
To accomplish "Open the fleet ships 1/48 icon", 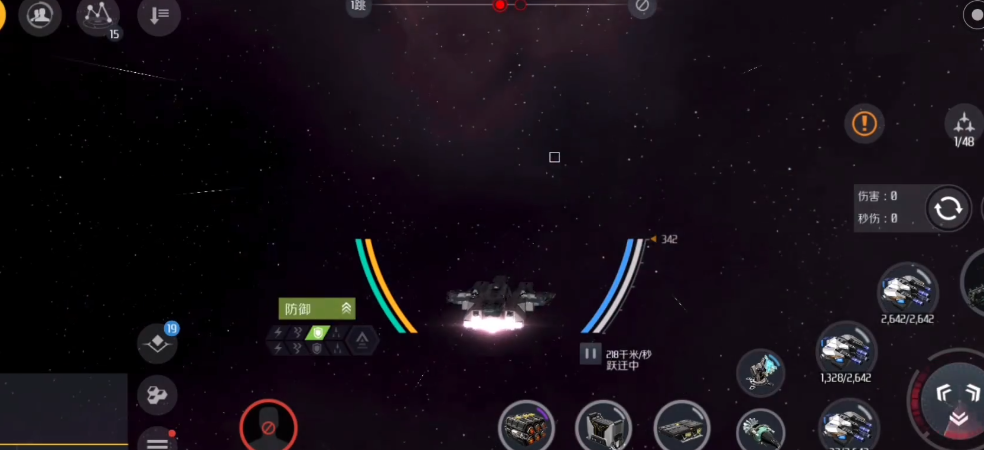I will coord(964,125).
